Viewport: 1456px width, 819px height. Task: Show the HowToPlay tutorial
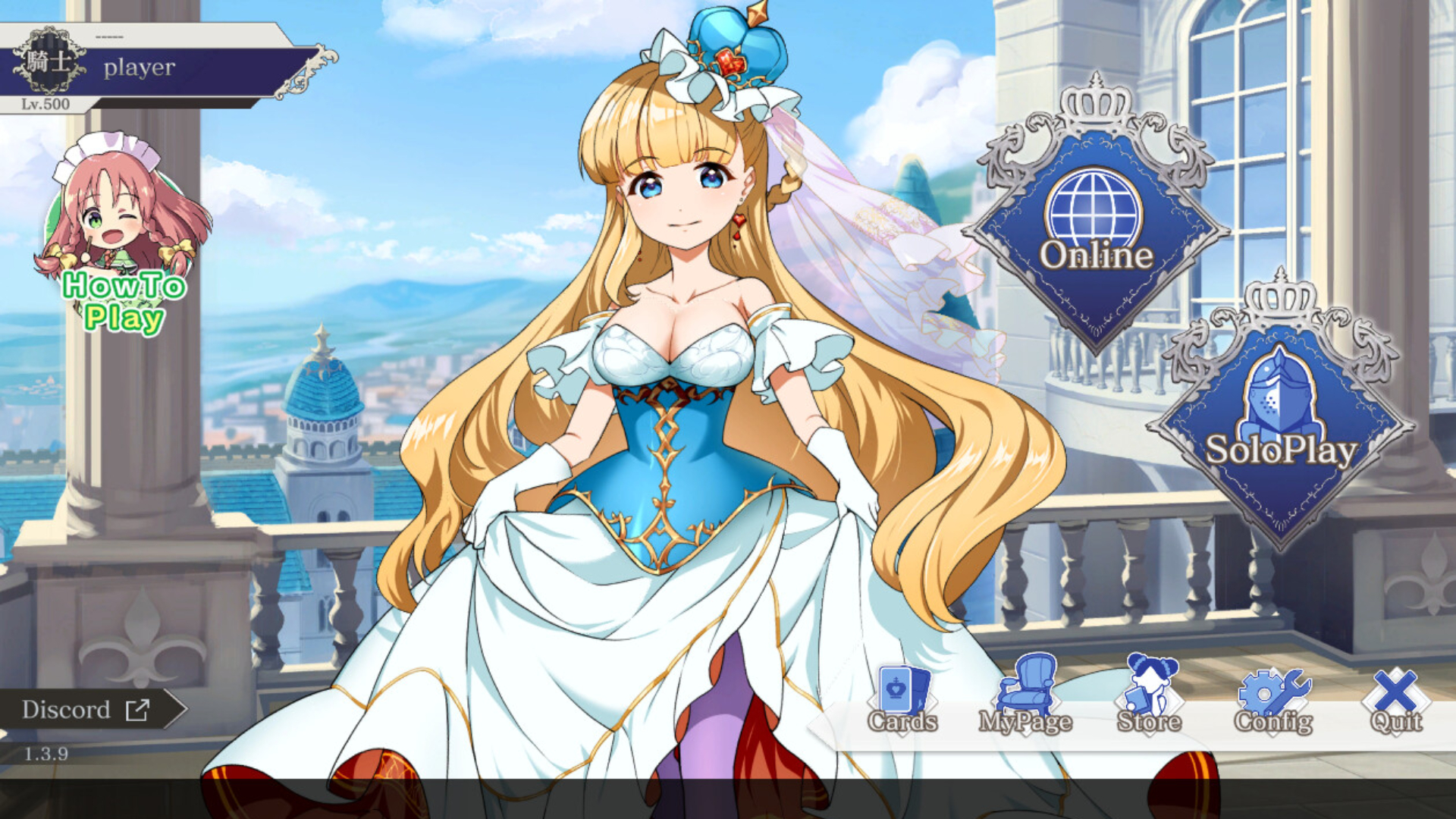coord(123,243)
